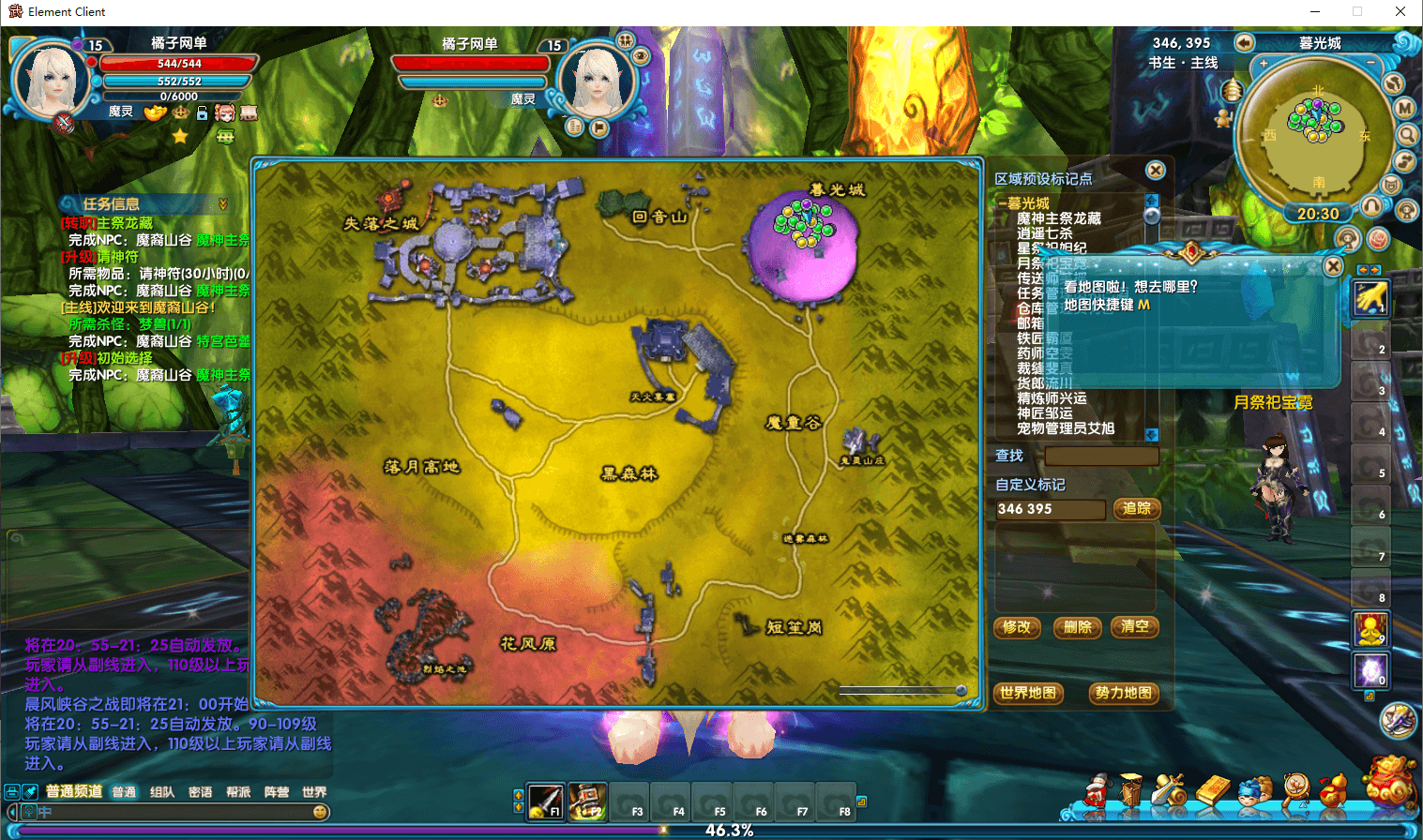Click the 追踪 track button
This screenshot has height=840, width=1423.
click(1137, 508)
